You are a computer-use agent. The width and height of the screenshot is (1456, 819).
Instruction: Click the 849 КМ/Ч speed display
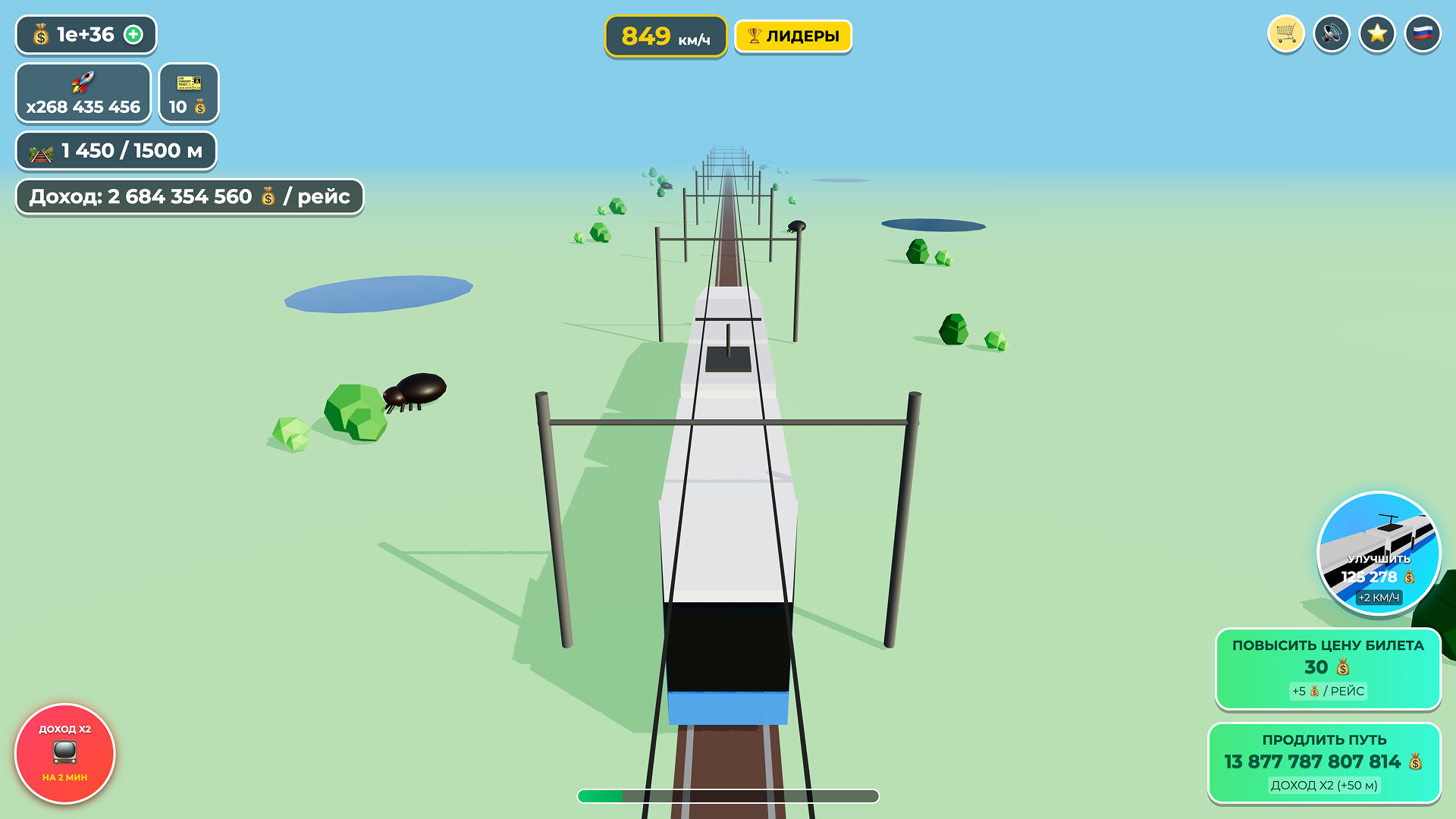[x=665, y=35]
